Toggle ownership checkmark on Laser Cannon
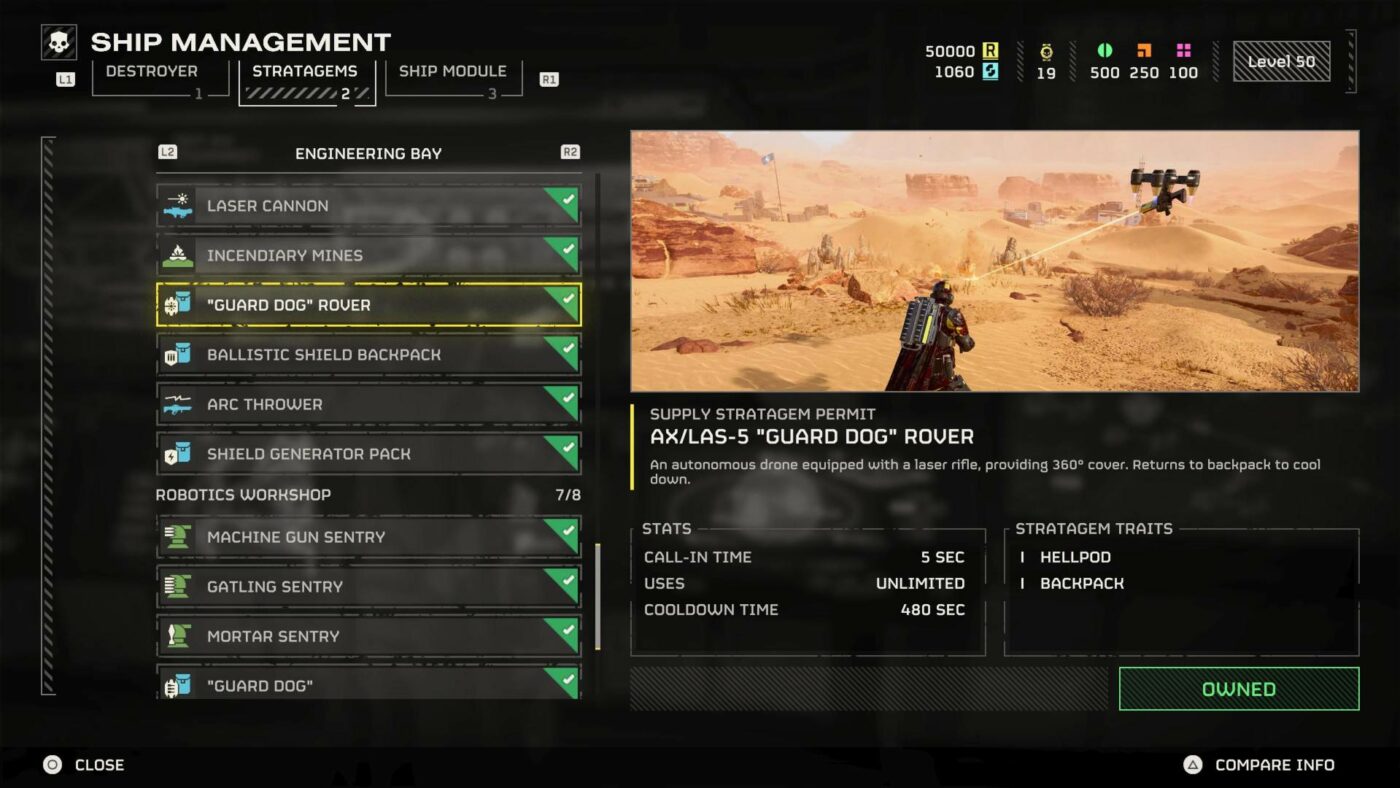This screenshot has height=788, width=1400. [570, 198]
